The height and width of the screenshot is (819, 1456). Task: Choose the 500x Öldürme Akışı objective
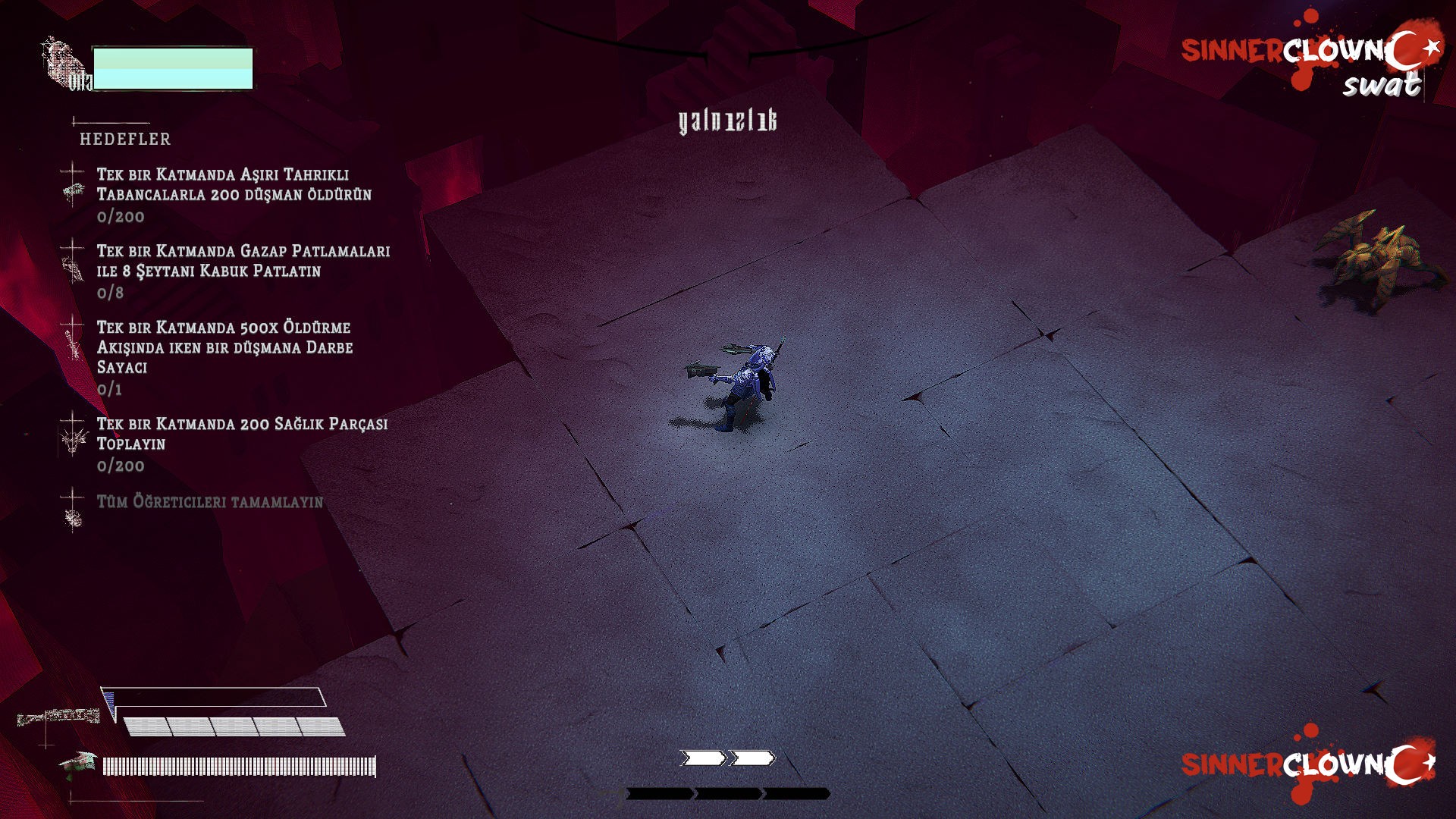point(224,347)
